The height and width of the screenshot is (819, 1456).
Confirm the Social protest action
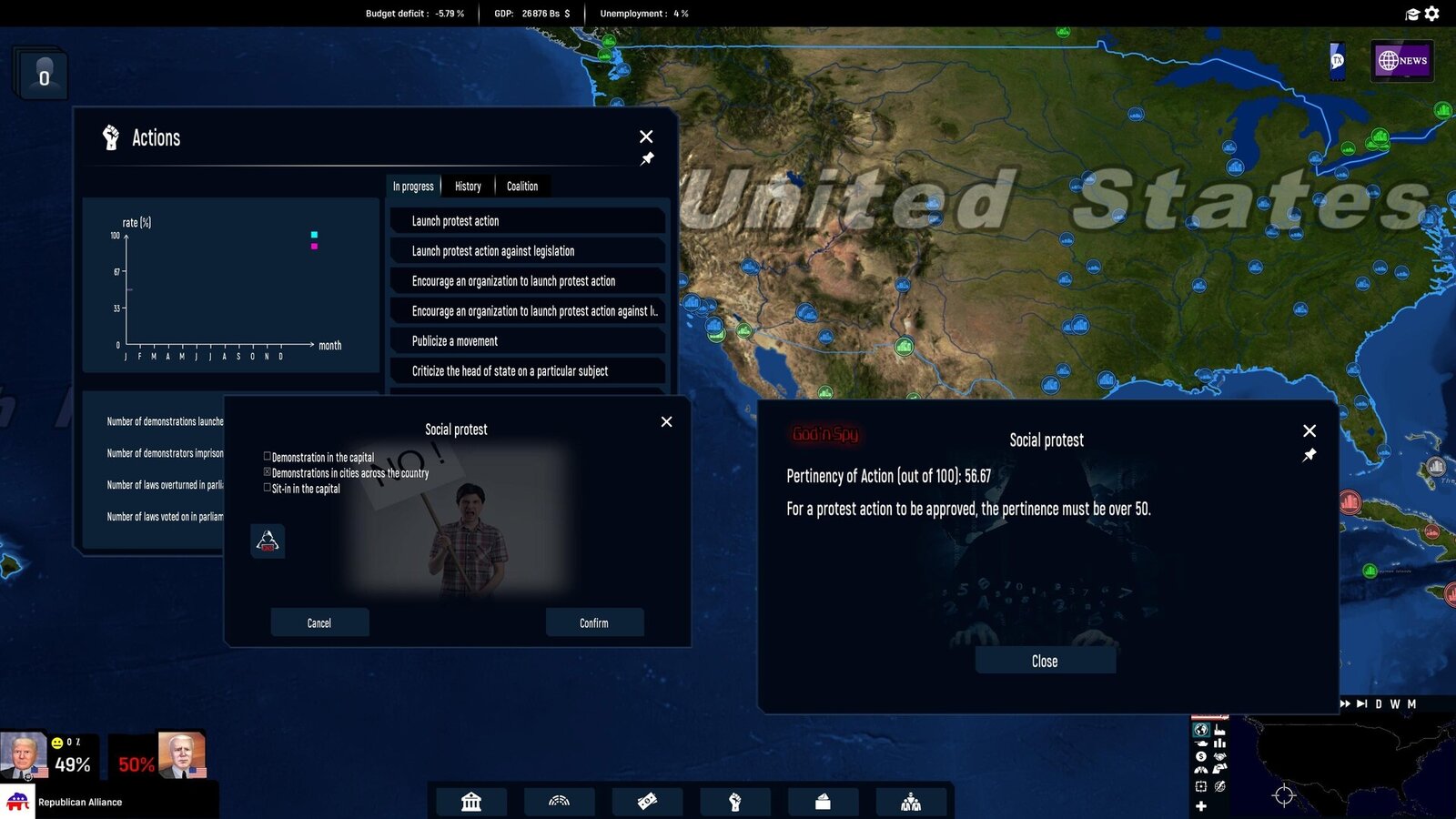click(x=594, y=622)
